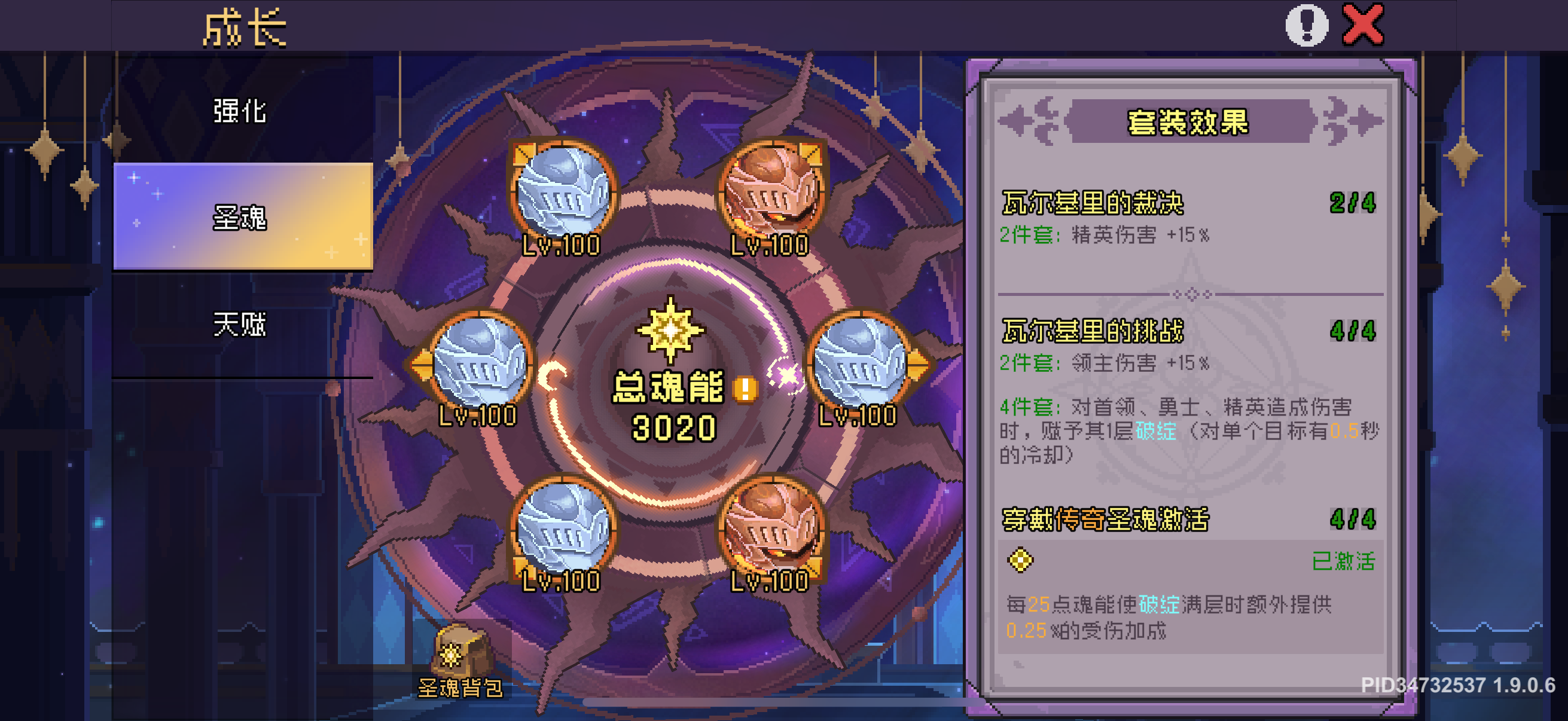
Task: Switch to the 天赋 tab
Action: (241, 324)
